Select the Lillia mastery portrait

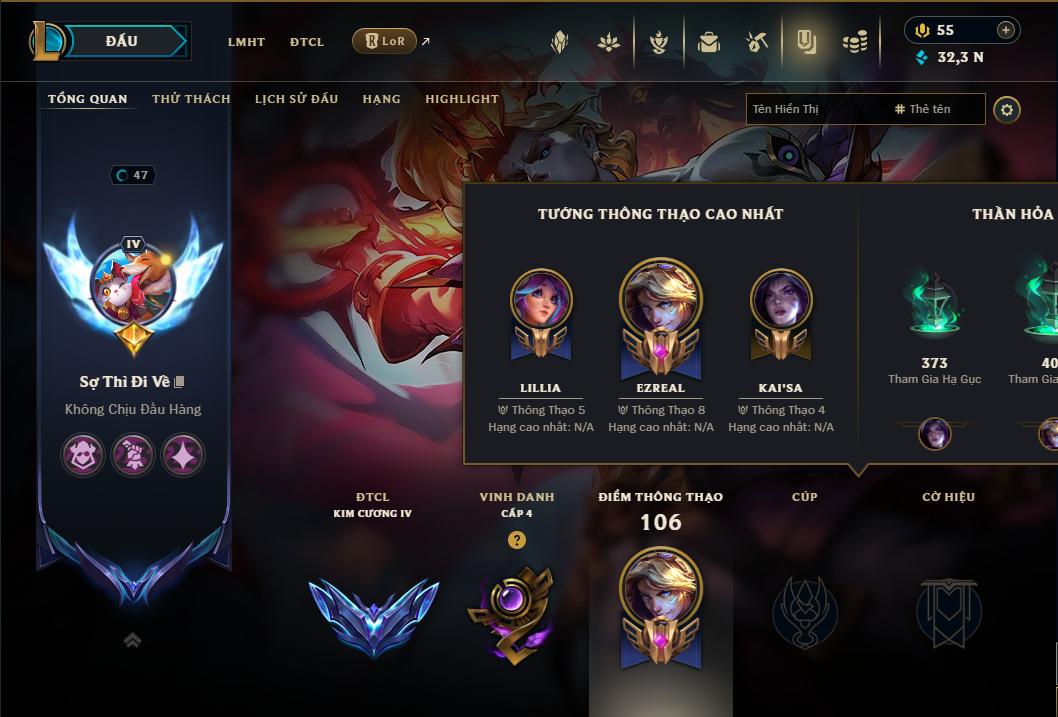coord(541,300)
